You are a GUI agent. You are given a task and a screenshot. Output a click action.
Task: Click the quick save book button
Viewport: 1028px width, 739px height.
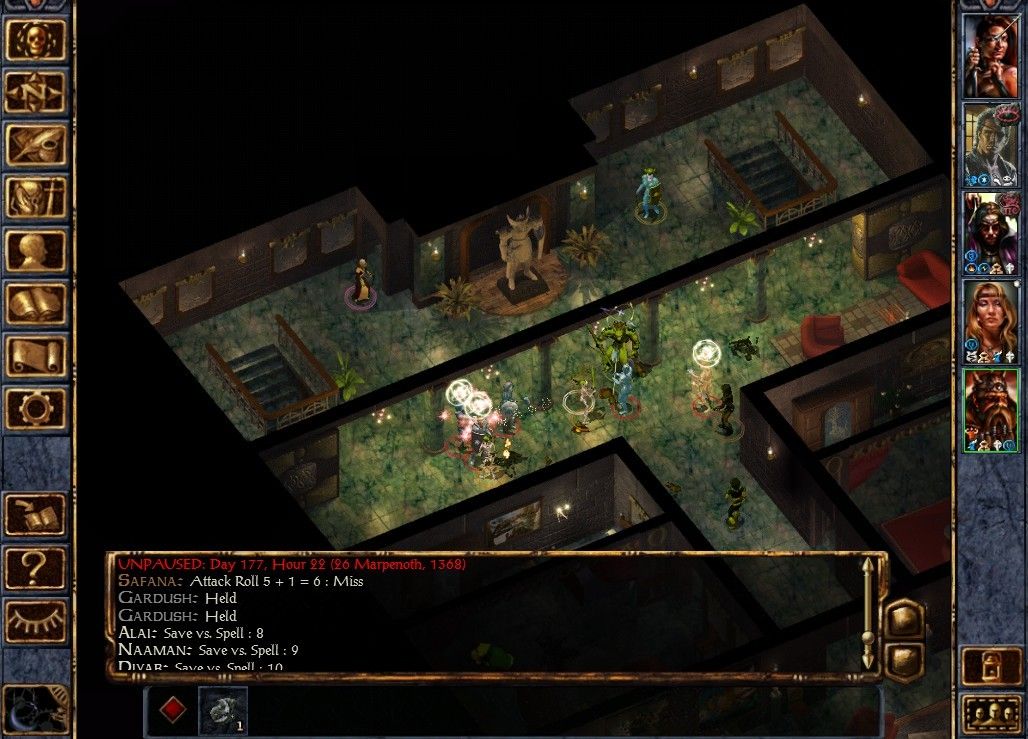[x=36, y=515]
